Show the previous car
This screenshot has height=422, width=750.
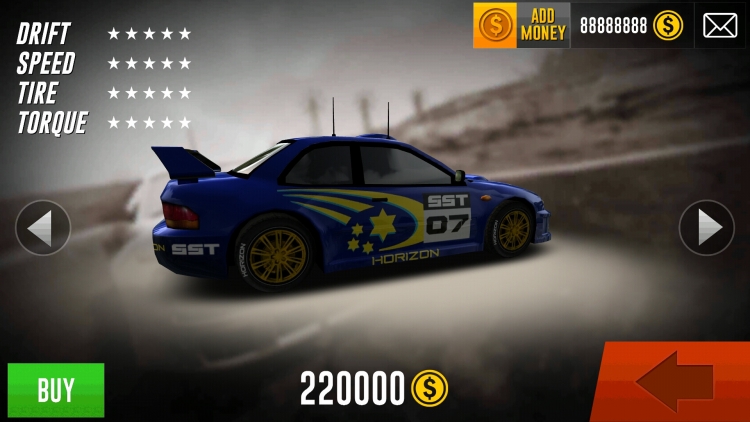point(43,228)
